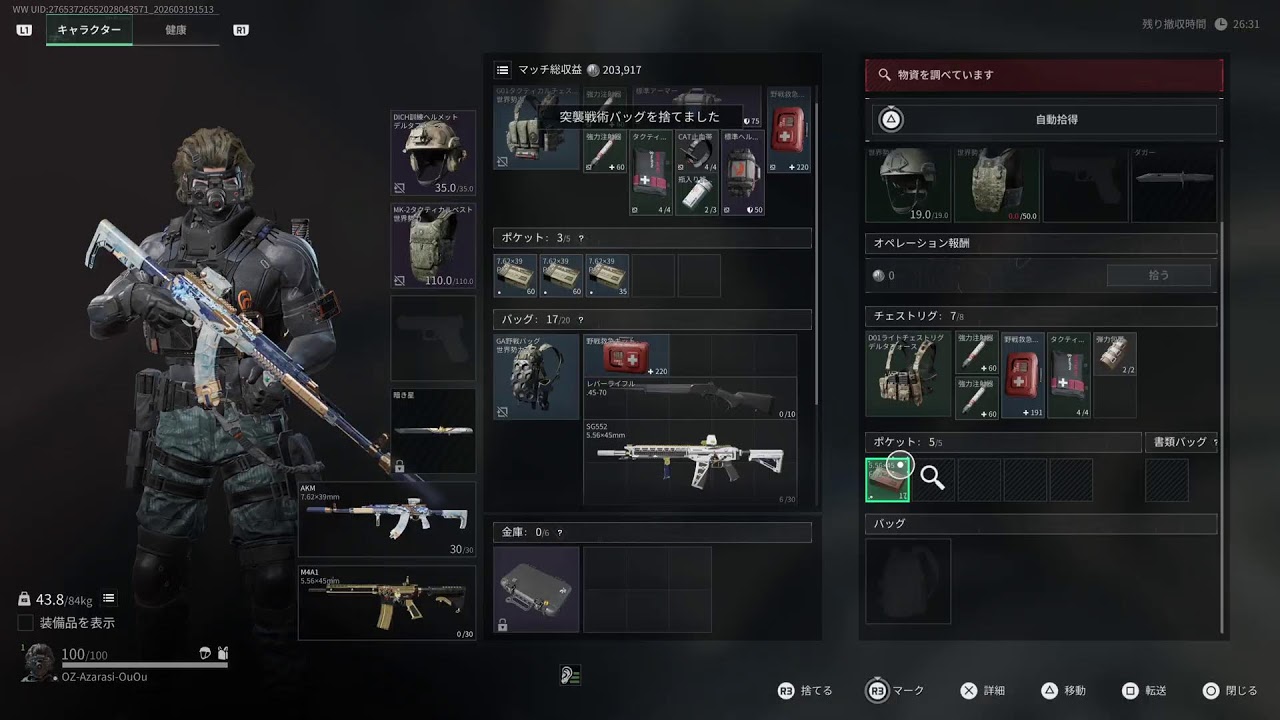The width and height of the screenshot is (1280, 720).
Task: Select the loot helmet with 19.0 durability
Action: click(907, 185)
